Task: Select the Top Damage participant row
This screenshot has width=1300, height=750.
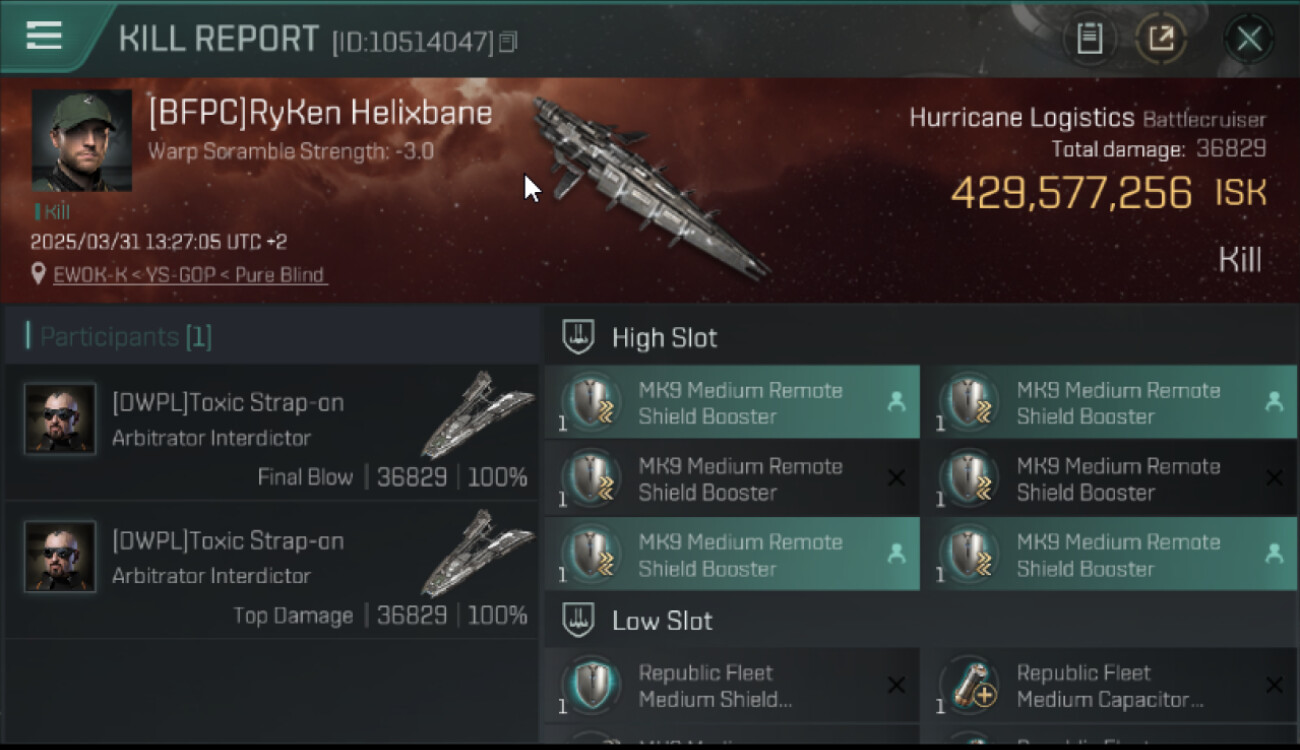Action: click(x=272, y=571)
